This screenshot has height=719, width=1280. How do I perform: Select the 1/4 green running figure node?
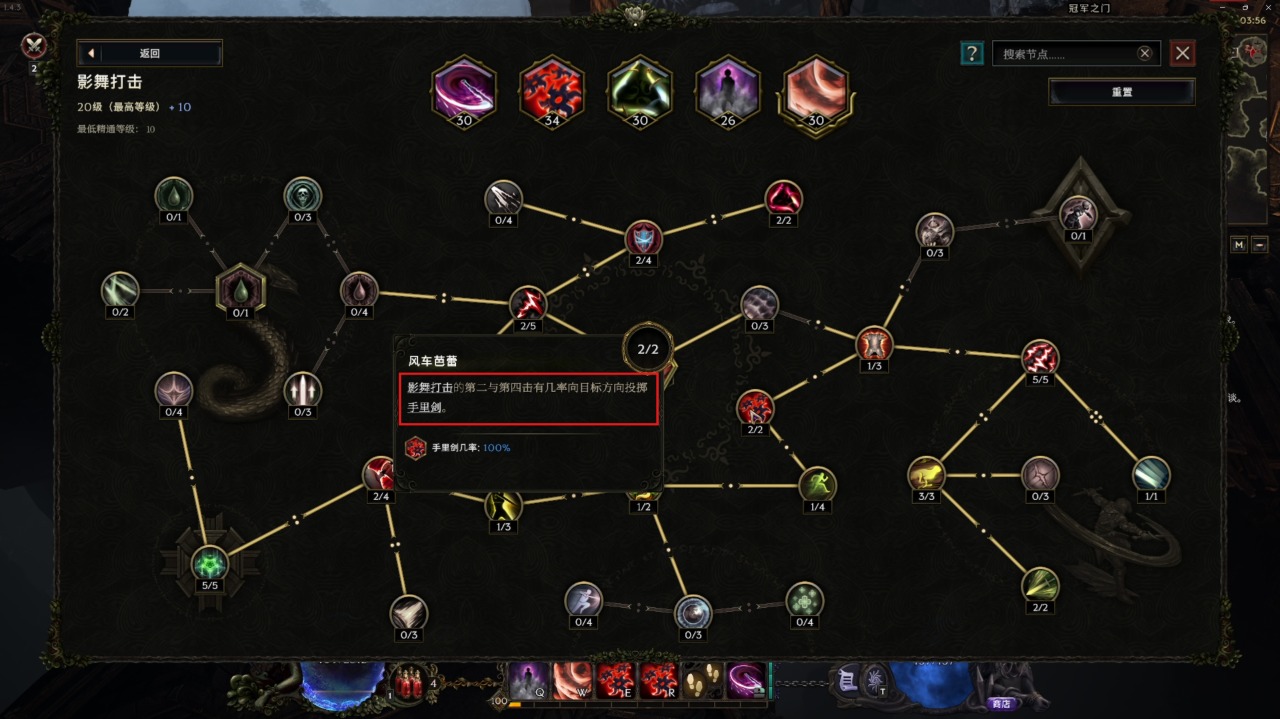click(x=817, y=485)
